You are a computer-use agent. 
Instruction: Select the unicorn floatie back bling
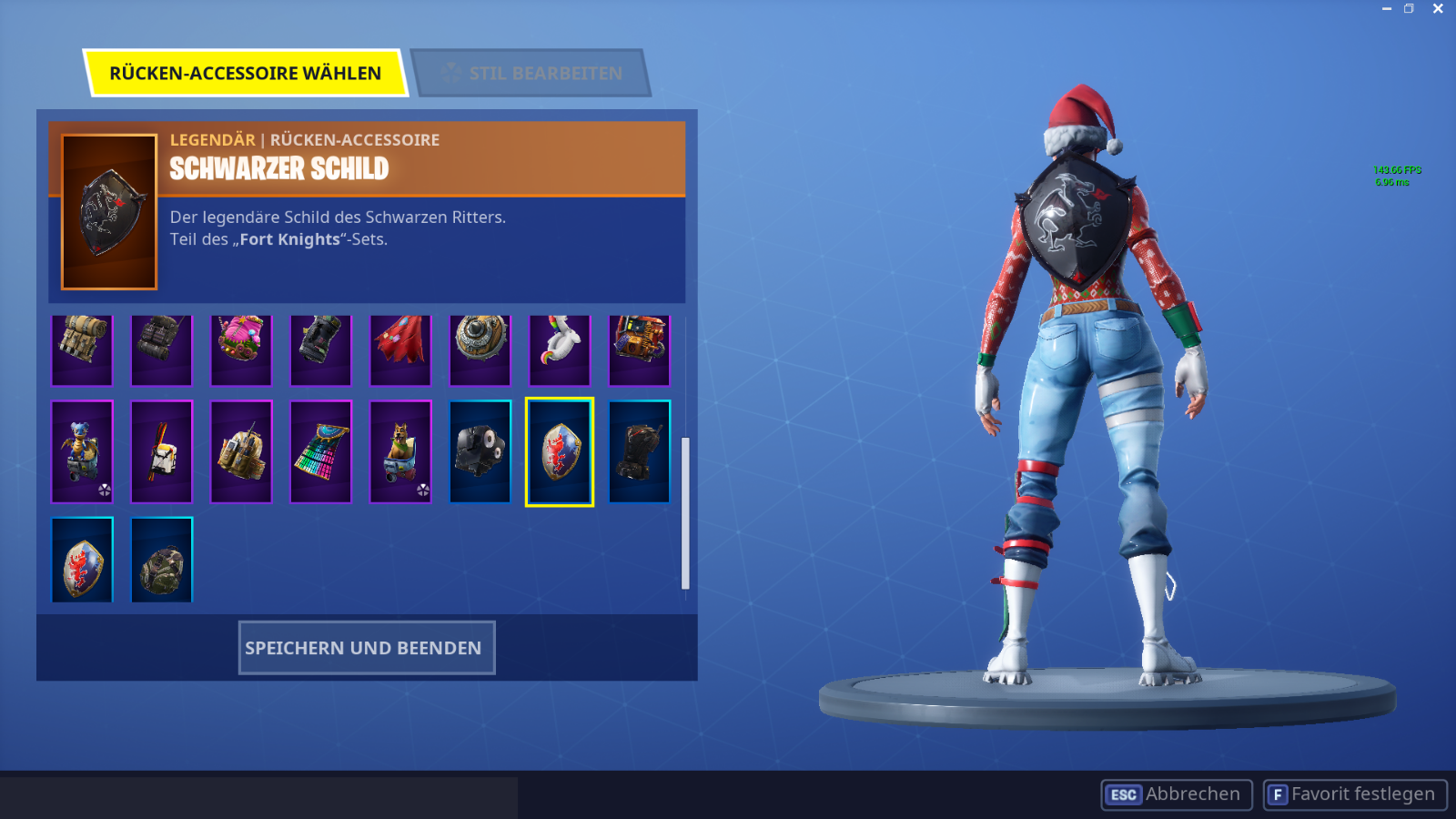click(560, 350)
